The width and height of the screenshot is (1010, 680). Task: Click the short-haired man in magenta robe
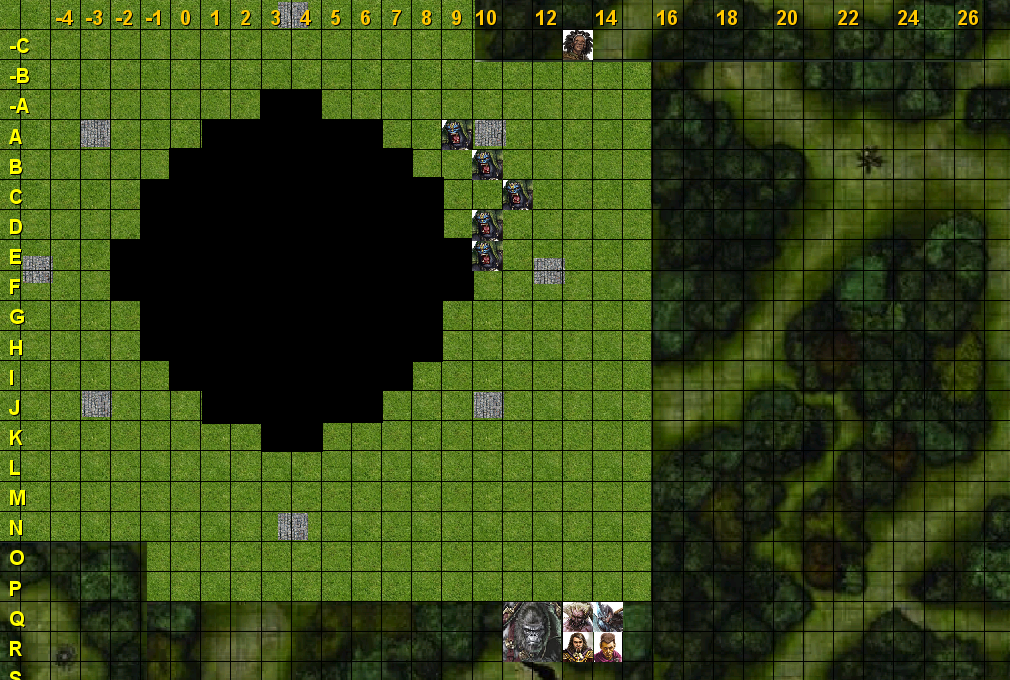pyautogui.click(x=608, y=647)
